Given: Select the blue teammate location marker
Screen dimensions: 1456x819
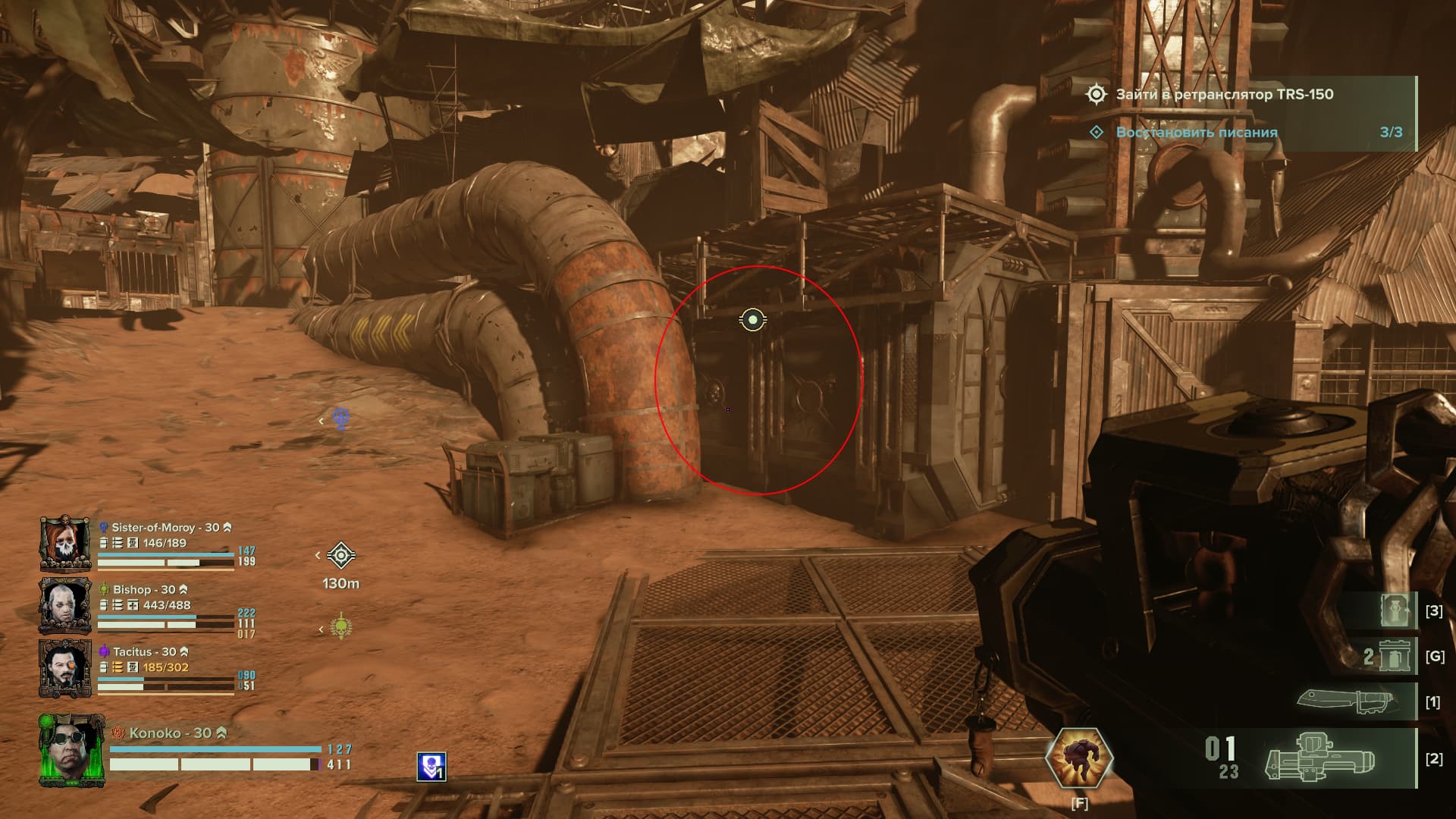Looking at the screenshot, I should tap(342, 419).
